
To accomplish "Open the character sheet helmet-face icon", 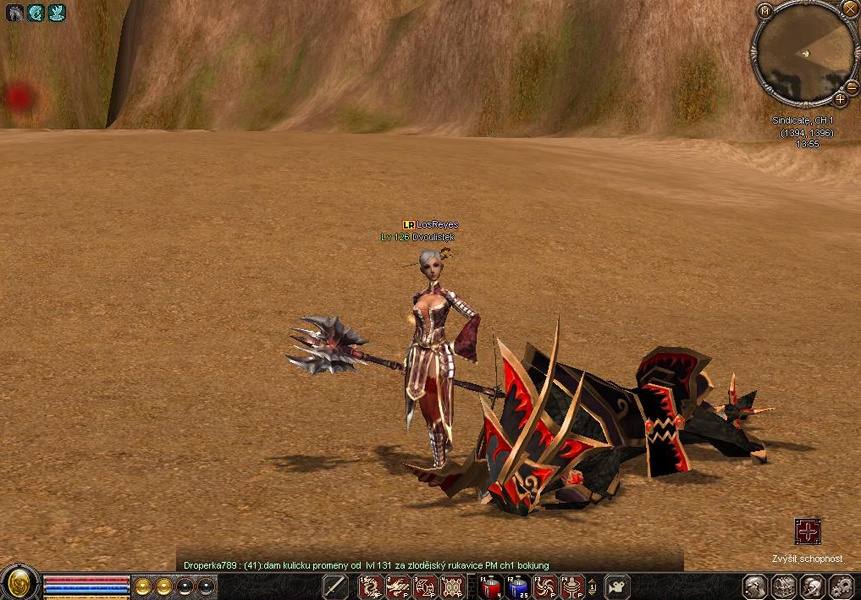I will click(756, 587).
